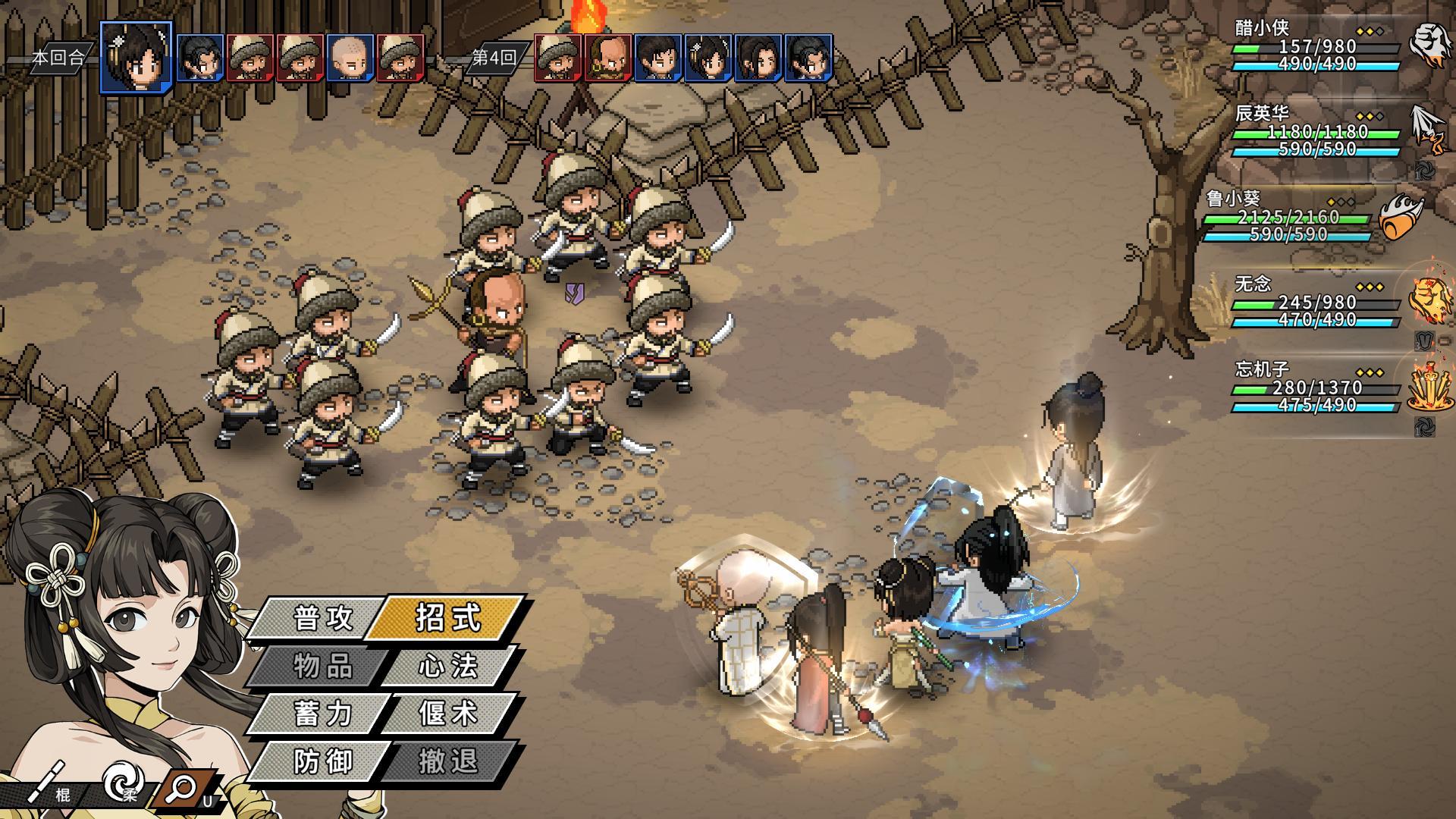Choose the 防御 defend command
This screenshot has width=1456, height=819.
[x=323, y=761]
